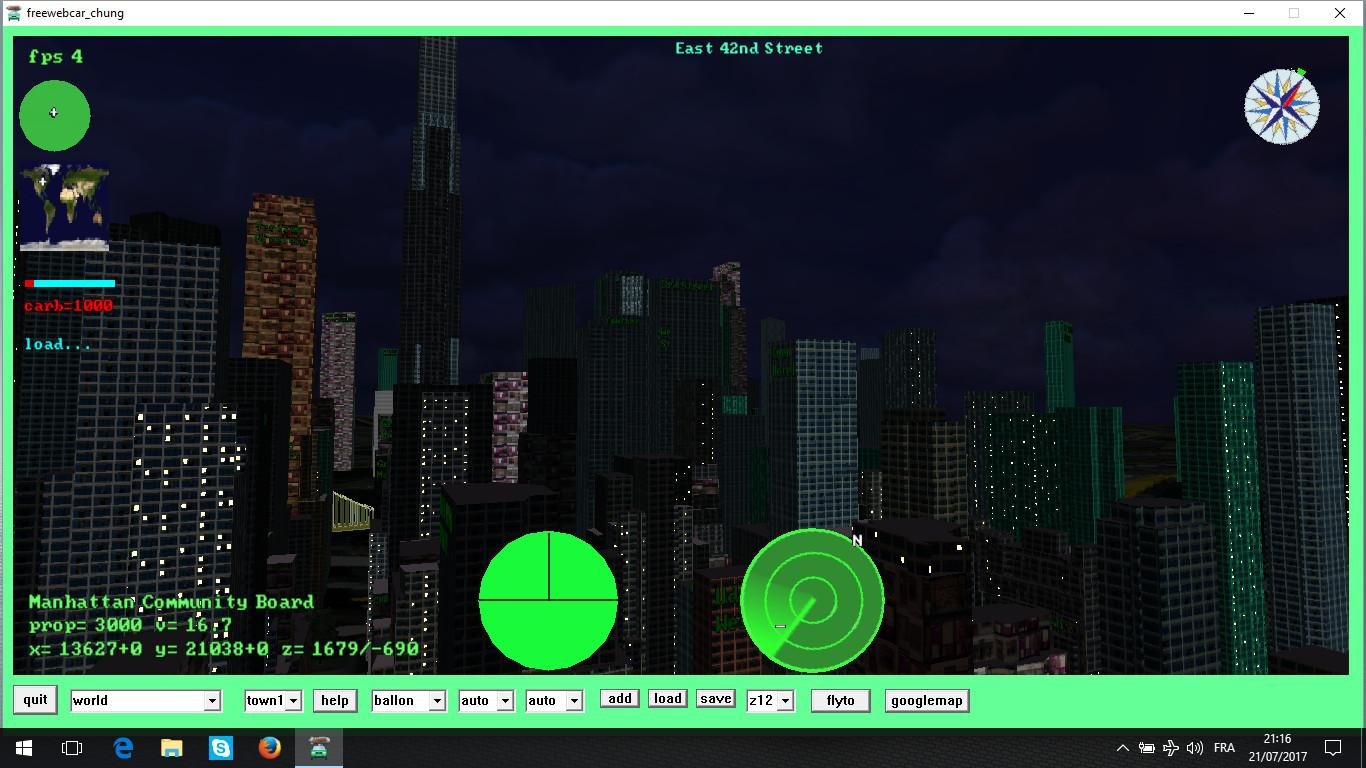Click the green joystick control pad
The height and width of the screenshot is (768, 1366).
54,114
